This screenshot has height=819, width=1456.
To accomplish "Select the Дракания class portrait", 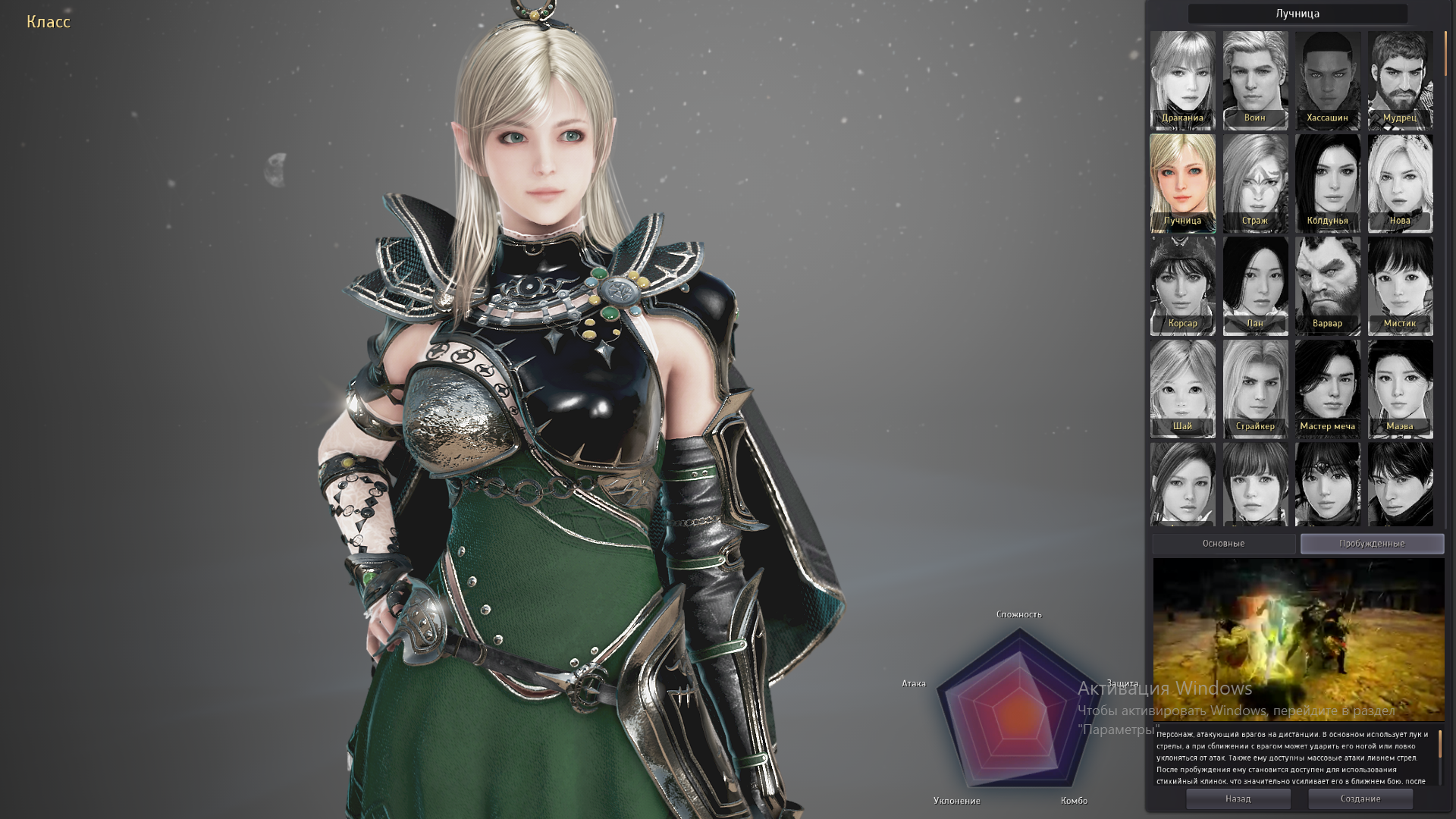I will point(1182,79).
